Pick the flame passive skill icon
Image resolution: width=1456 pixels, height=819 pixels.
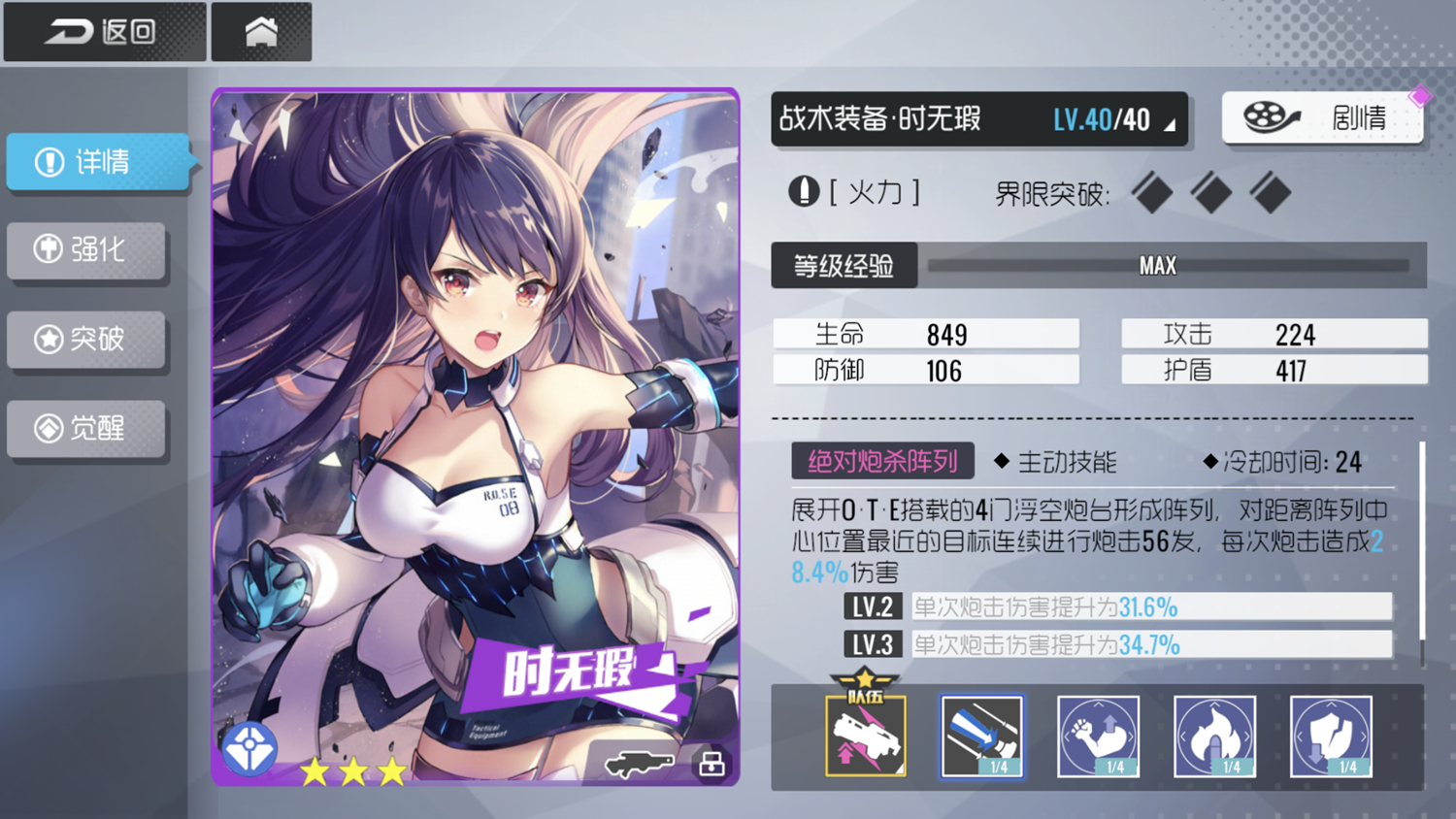(x=1214, y=736)
